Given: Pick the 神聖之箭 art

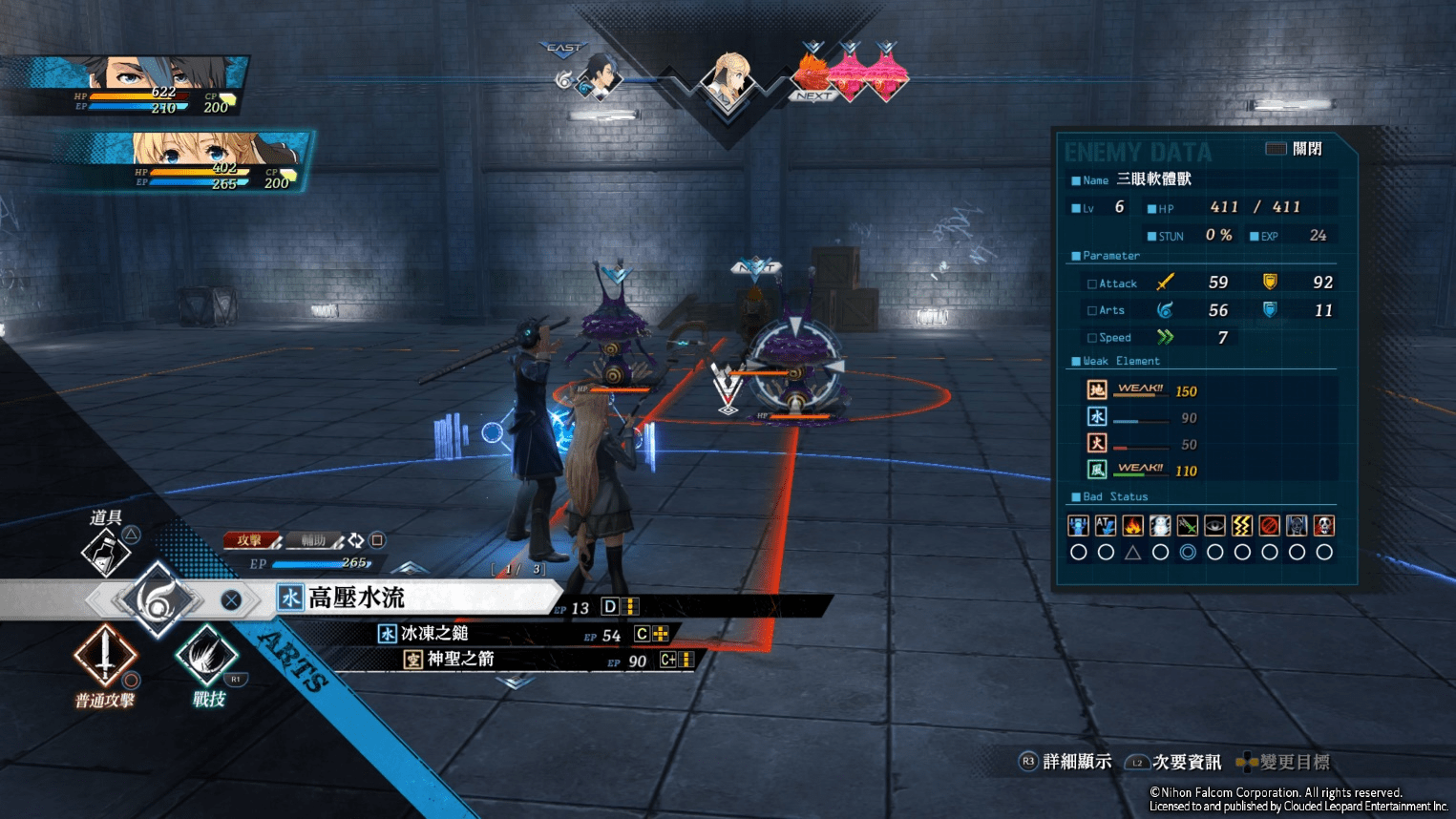Looking at the screenshot, I should (460, 660).
